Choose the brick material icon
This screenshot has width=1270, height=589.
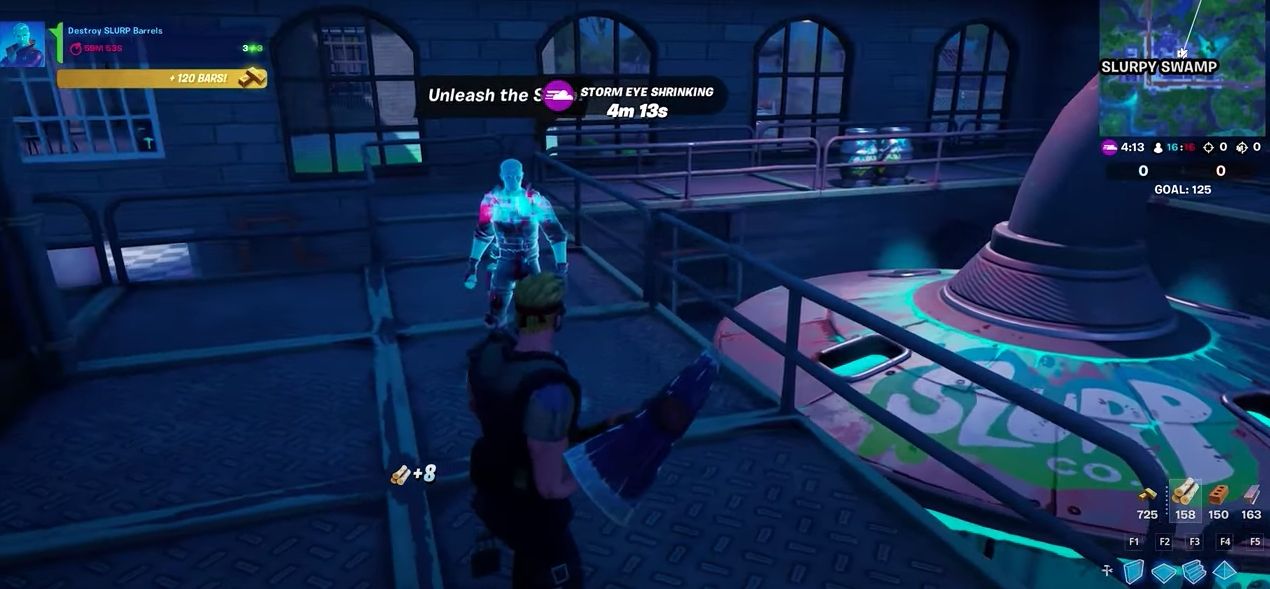[1217, 494]
